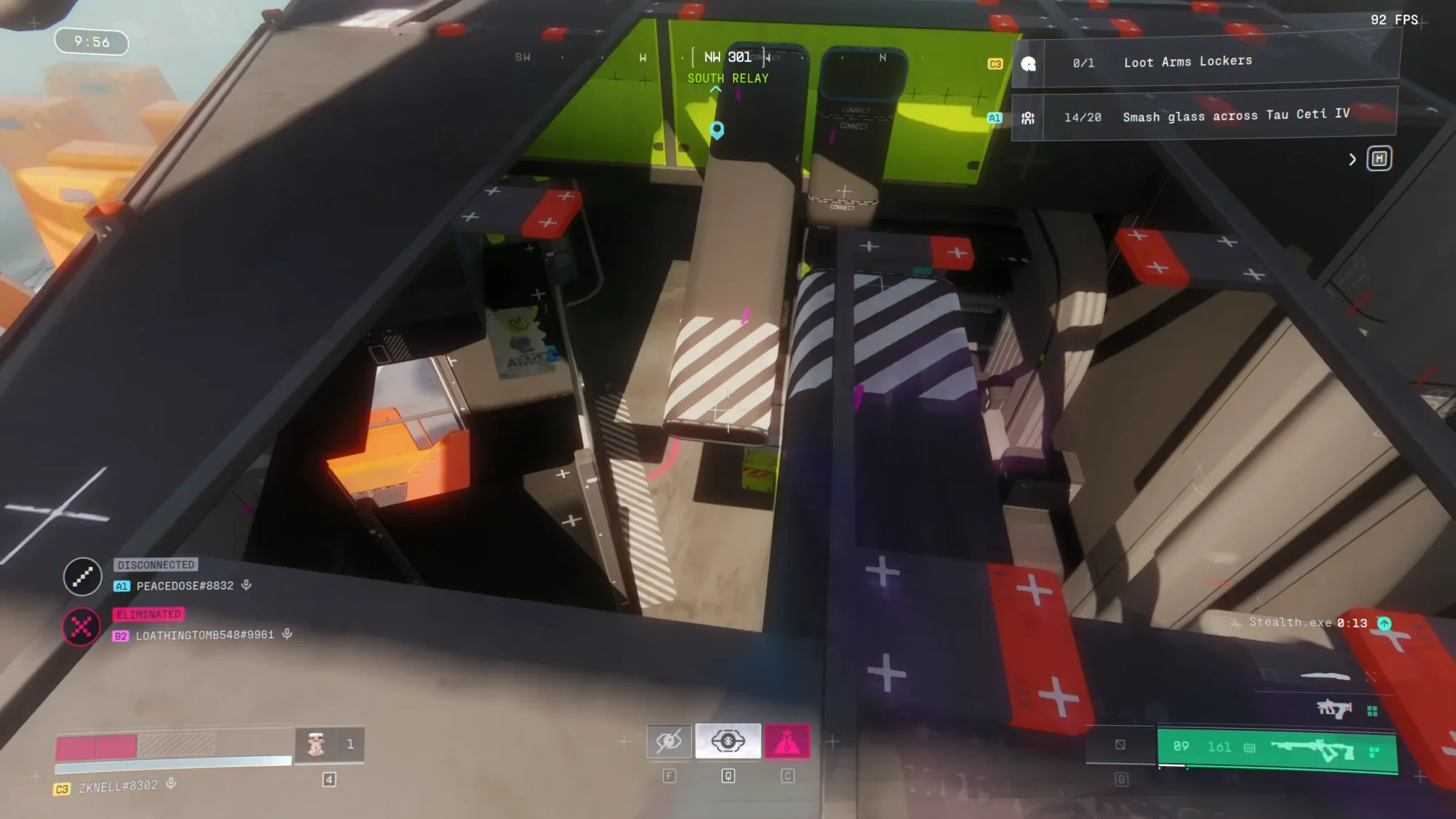Activate the highlighted center ability icon
Screen dimensions: 1456x819
pos(728,741)
